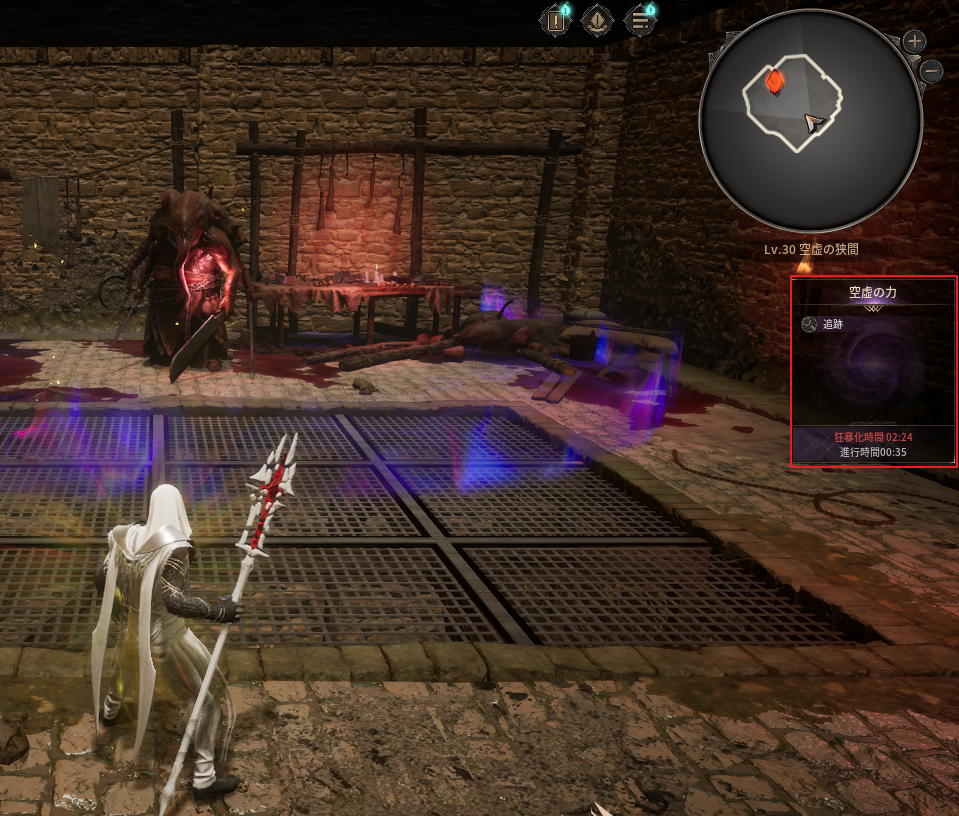Zoom in the minimap with plus button

click(x=915, y=42)
